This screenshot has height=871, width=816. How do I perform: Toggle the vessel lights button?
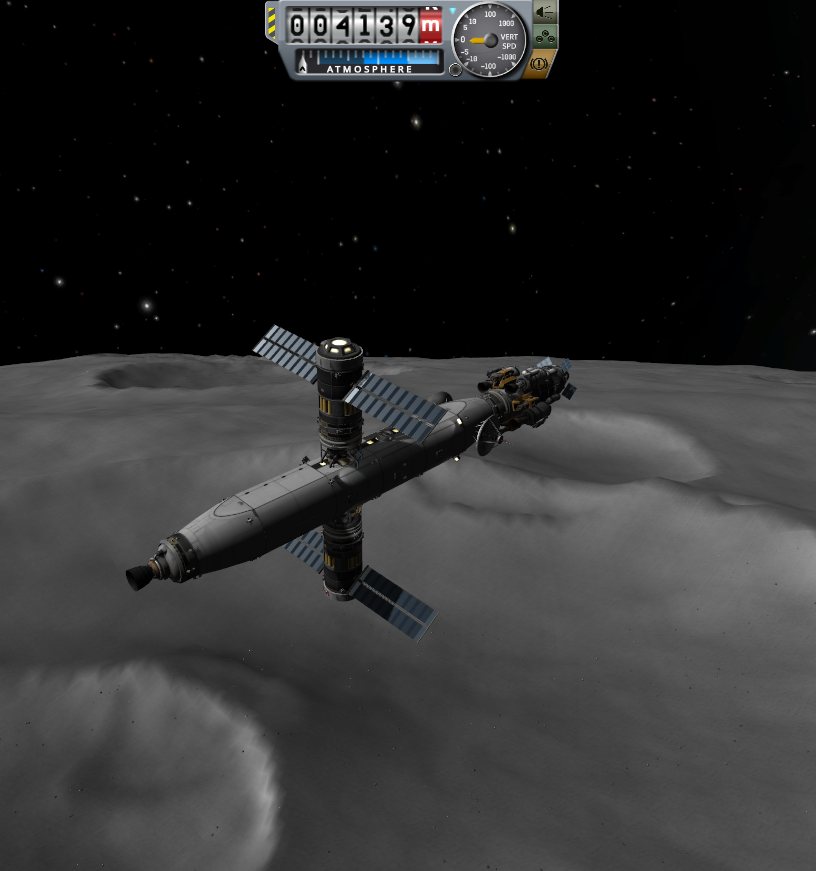click(545, 13)
